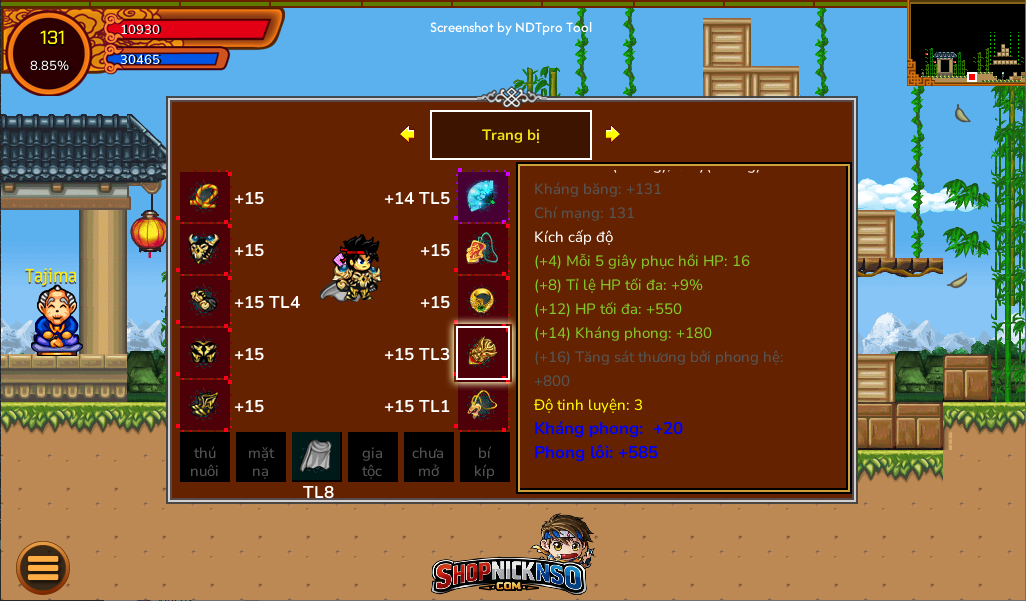The height and width of the screenshot is (601, 1026).
Task: Select the golden chest armor slot
Action: pyautogui.click(x=205, y=353)
